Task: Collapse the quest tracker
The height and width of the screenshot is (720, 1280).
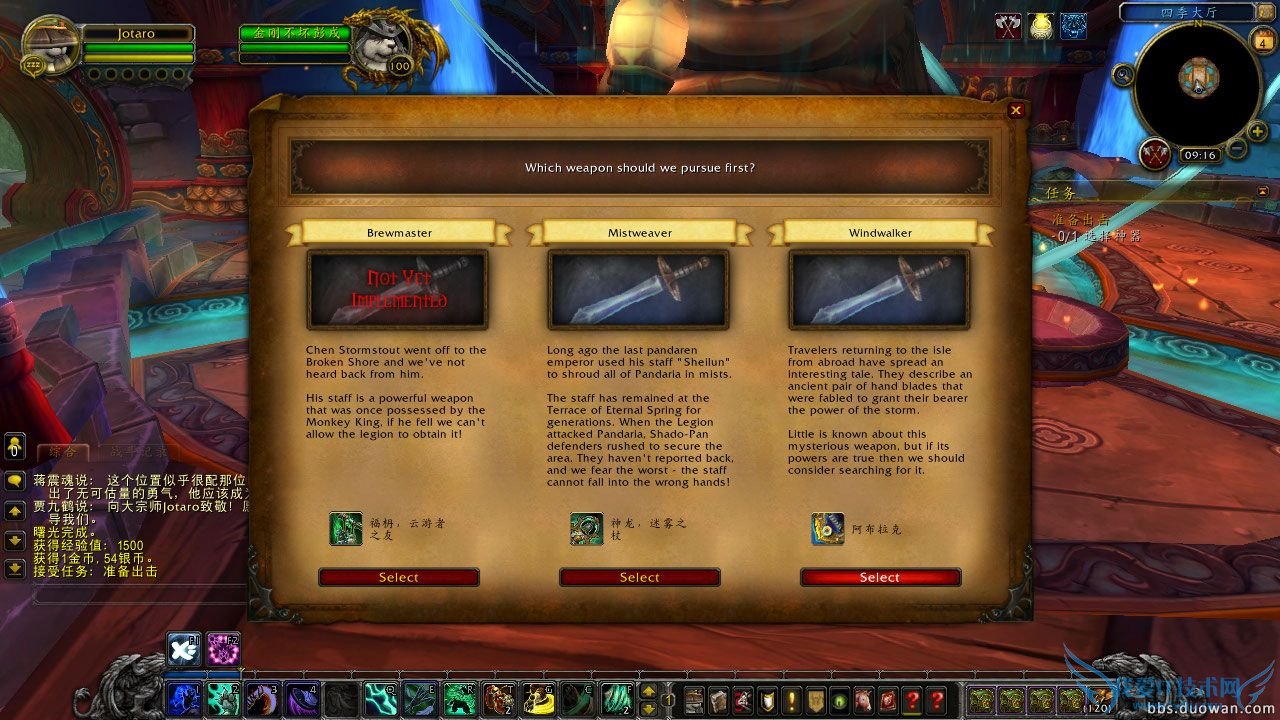Action: pyautogui.click(x=1262, y=191)
